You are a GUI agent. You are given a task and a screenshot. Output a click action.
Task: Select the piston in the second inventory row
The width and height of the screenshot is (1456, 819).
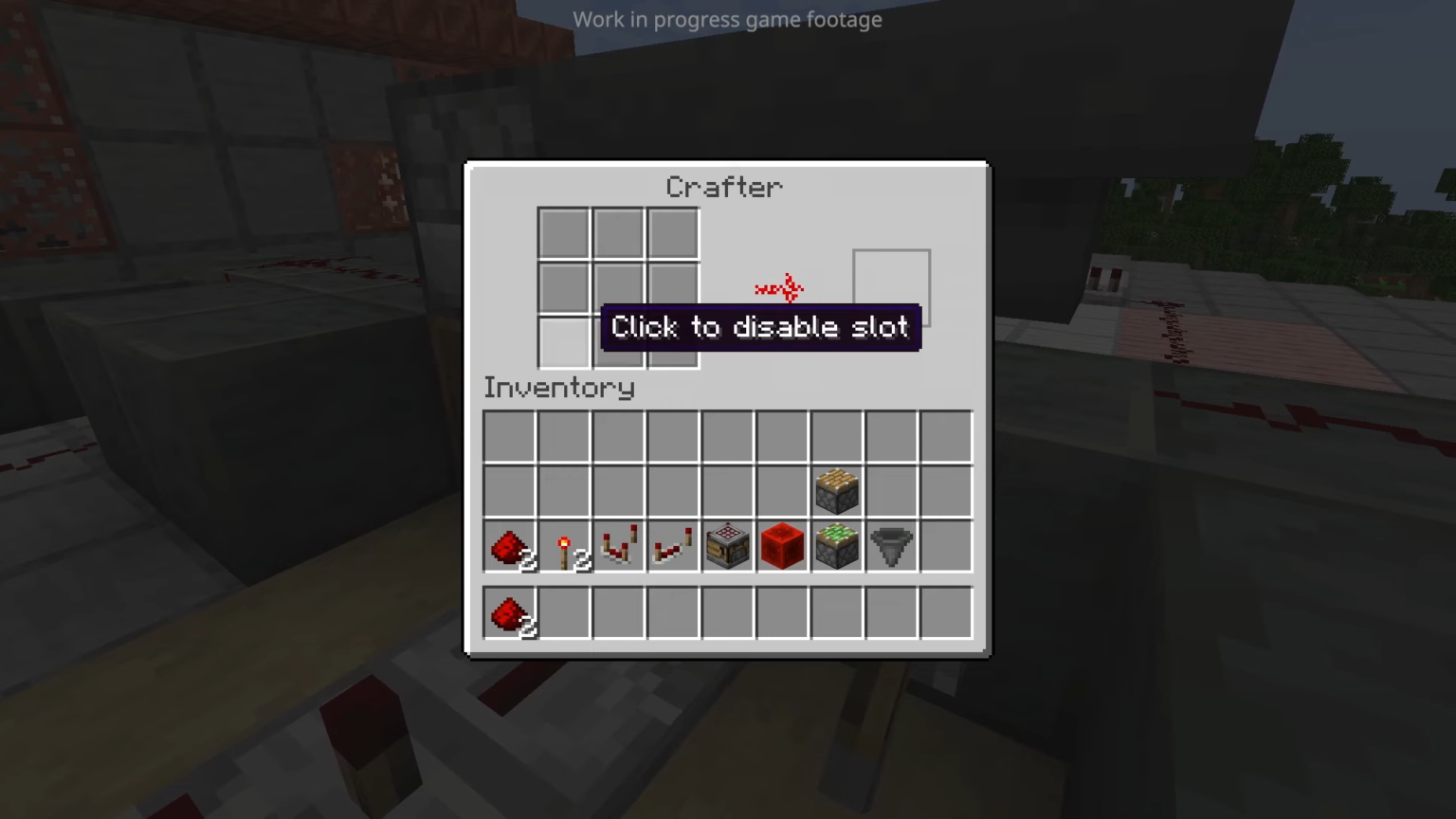coord(836,490)
